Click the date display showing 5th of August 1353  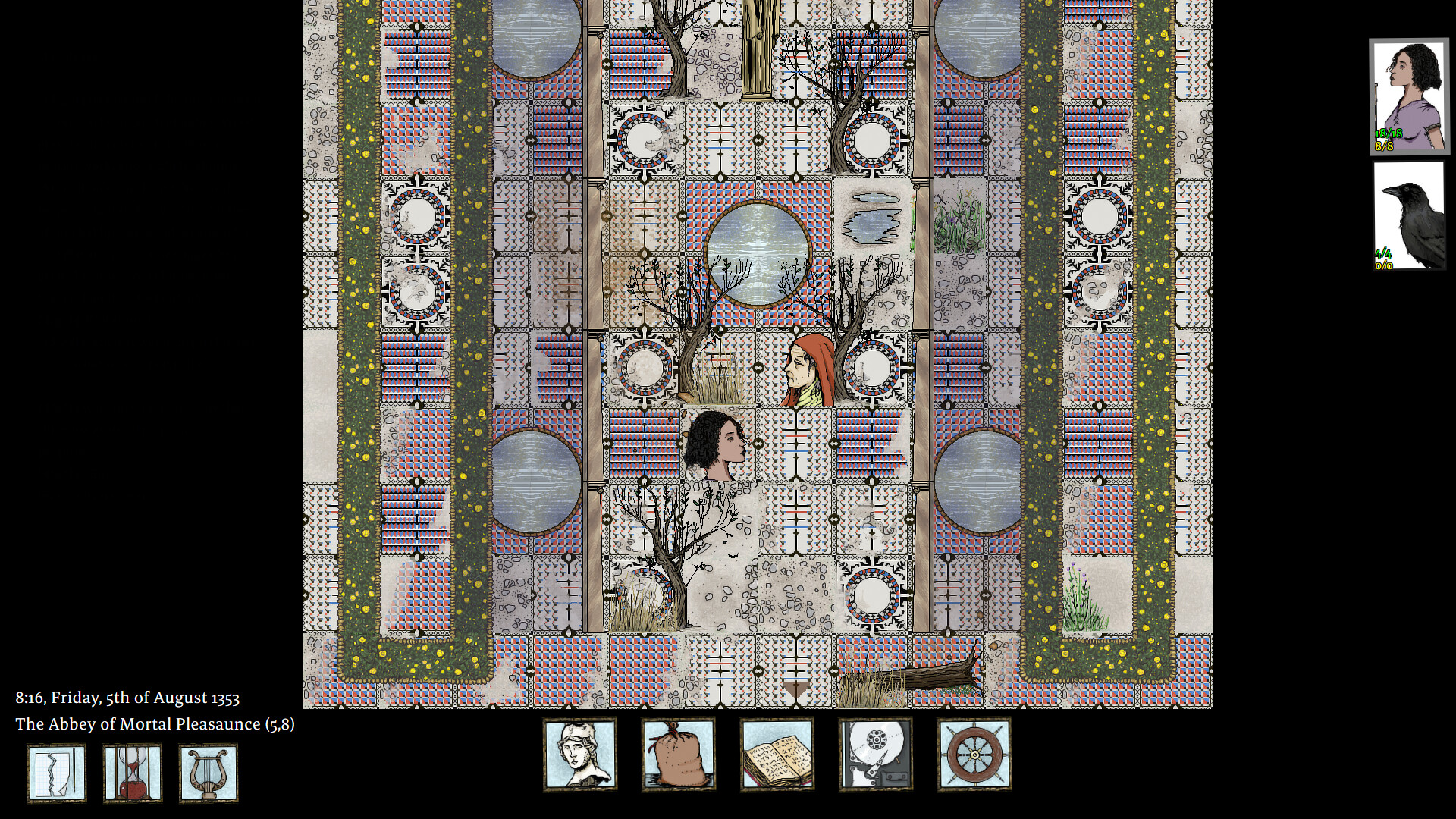[x=127, y=698]
